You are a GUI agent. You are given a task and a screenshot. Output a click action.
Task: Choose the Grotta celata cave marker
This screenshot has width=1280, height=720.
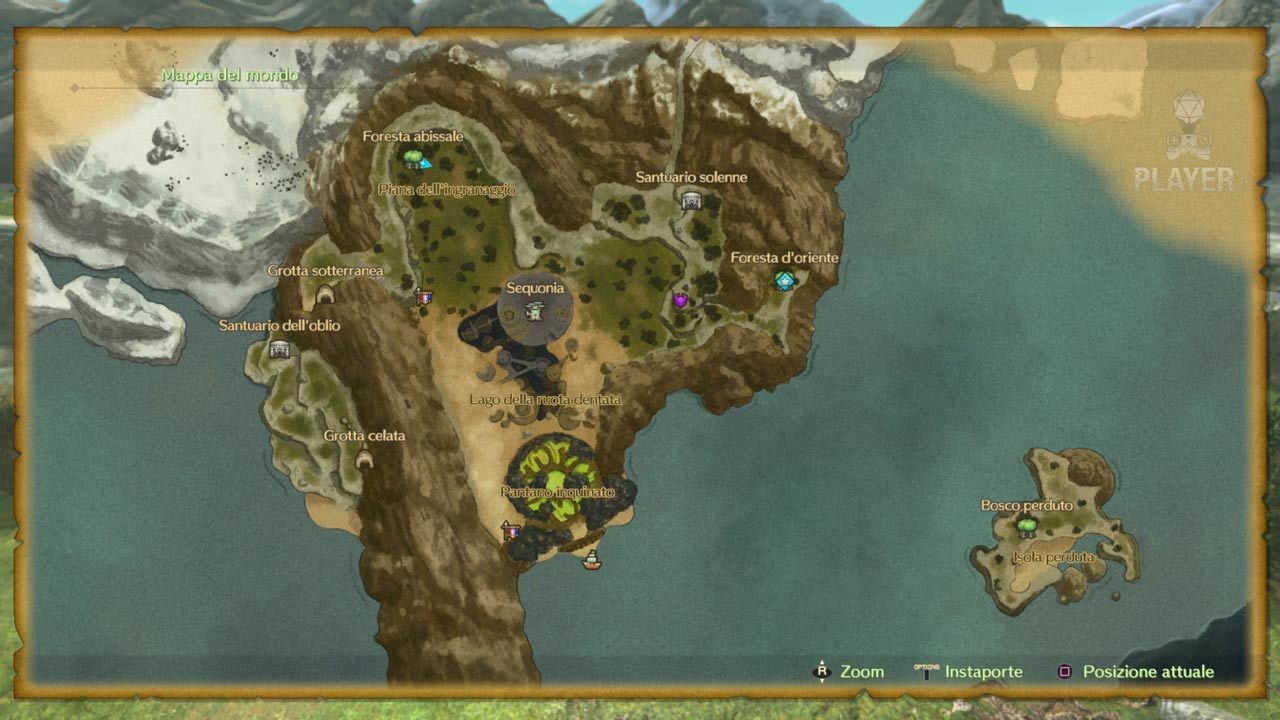tap(364, 459)
